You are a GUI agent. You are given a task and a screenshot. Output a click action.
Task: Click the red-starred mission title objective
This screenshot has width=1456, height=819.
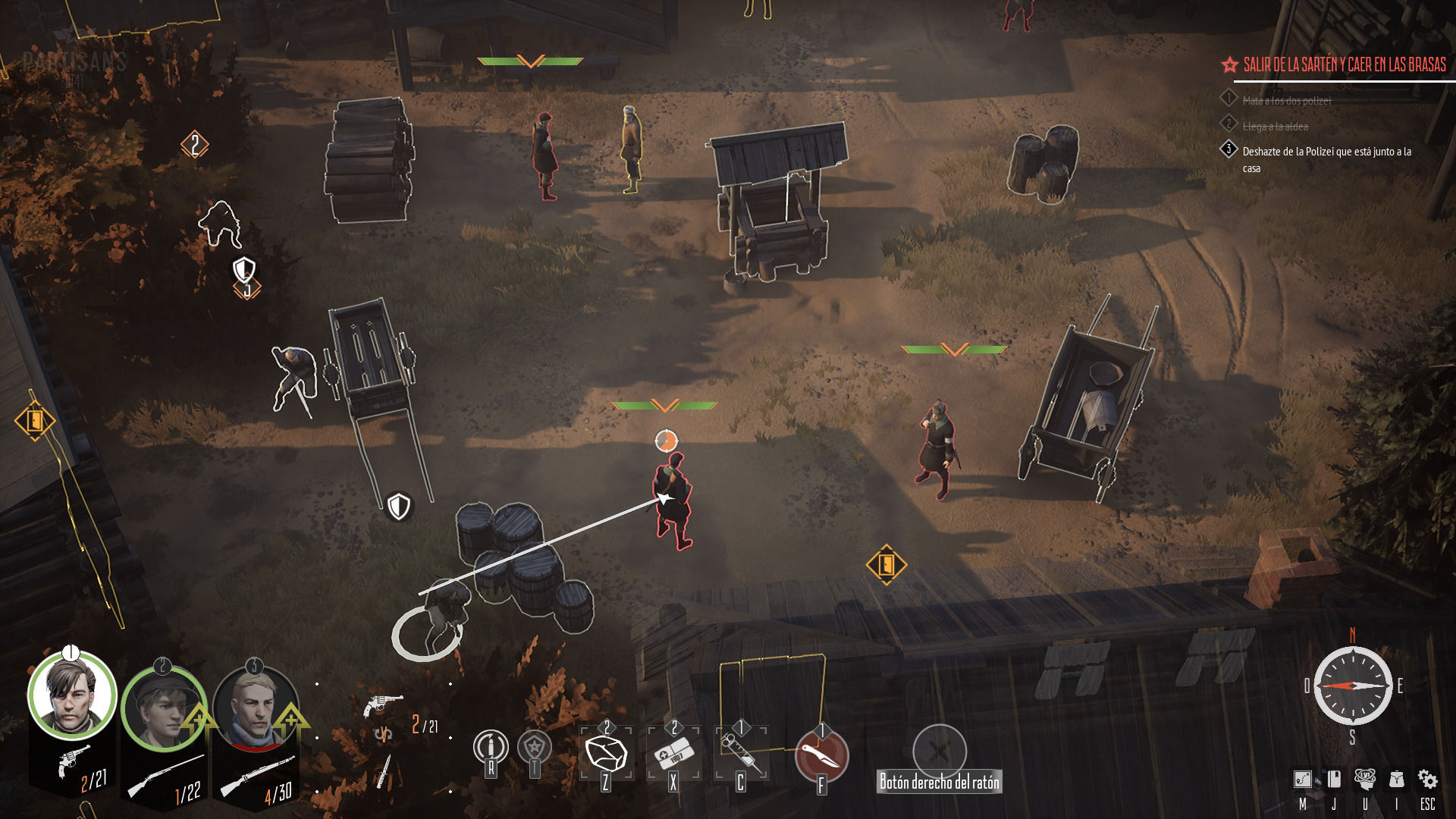[x=1344, y=65]
